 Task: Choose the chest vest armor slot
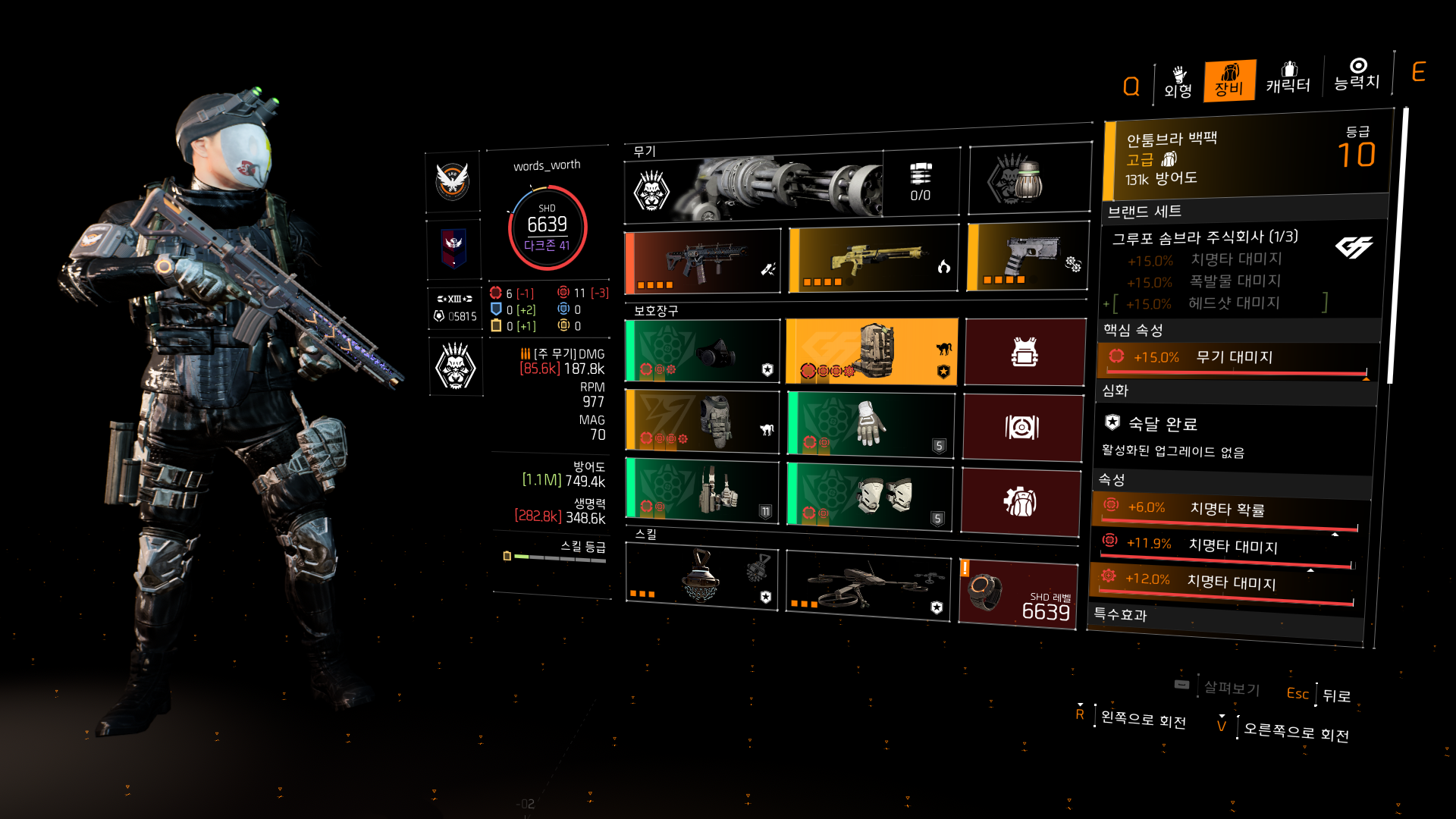(x=702, y=422)
